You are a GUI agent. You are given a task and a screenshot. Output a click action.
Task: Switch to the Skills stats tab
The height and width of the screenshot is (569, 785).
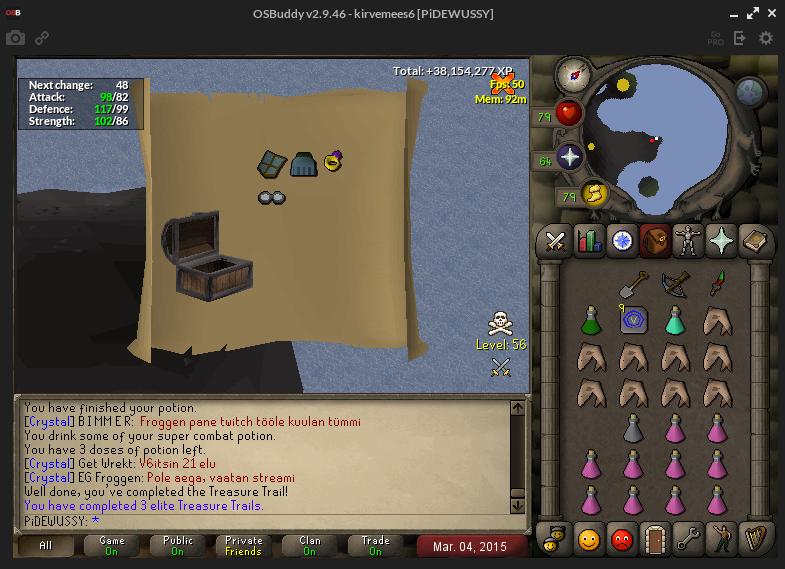(588, 241)
